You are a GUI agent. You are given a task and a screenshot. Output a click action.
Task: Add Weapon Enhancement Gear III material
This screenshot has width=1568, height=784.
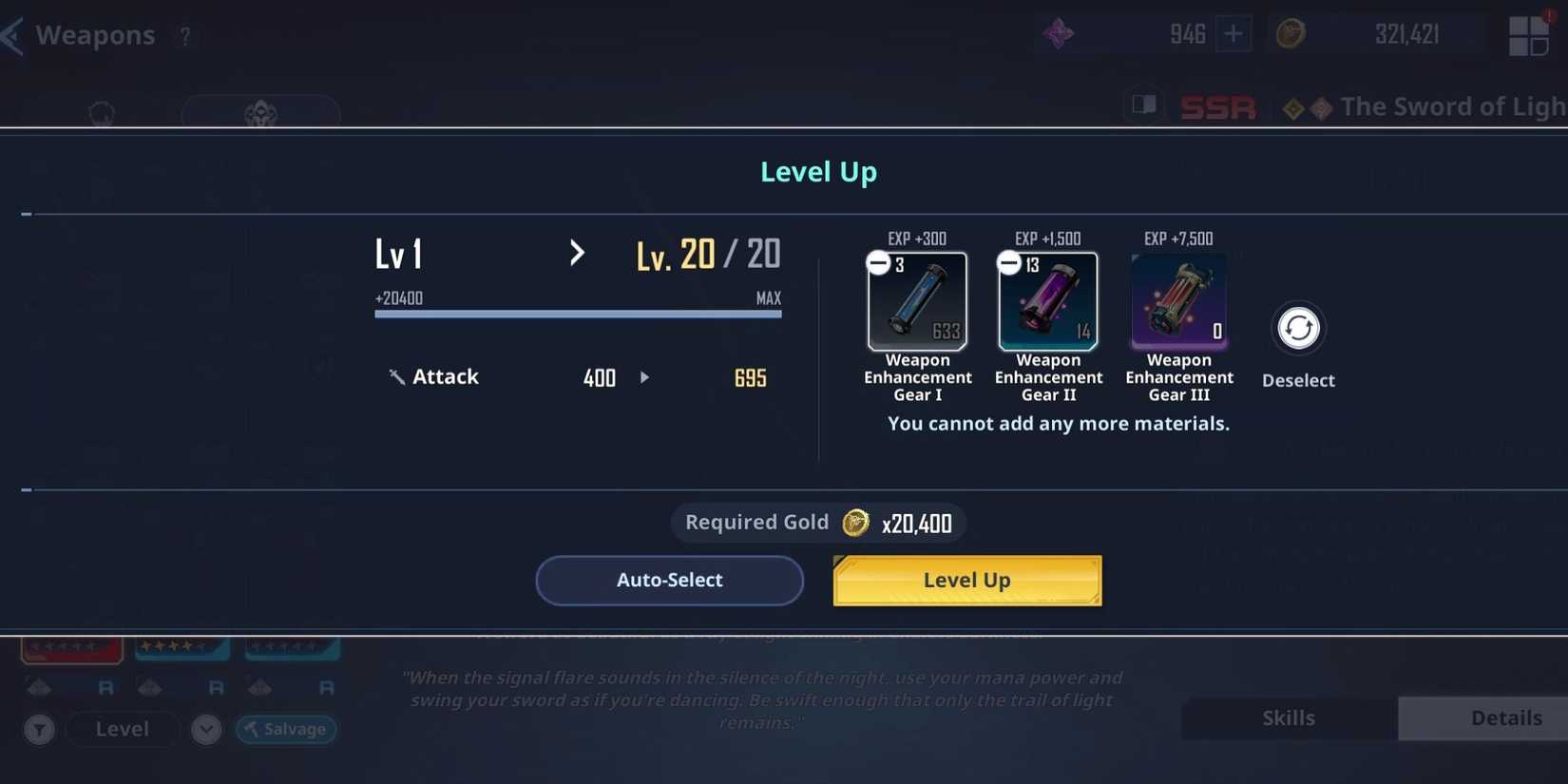tap(1177, 299)
